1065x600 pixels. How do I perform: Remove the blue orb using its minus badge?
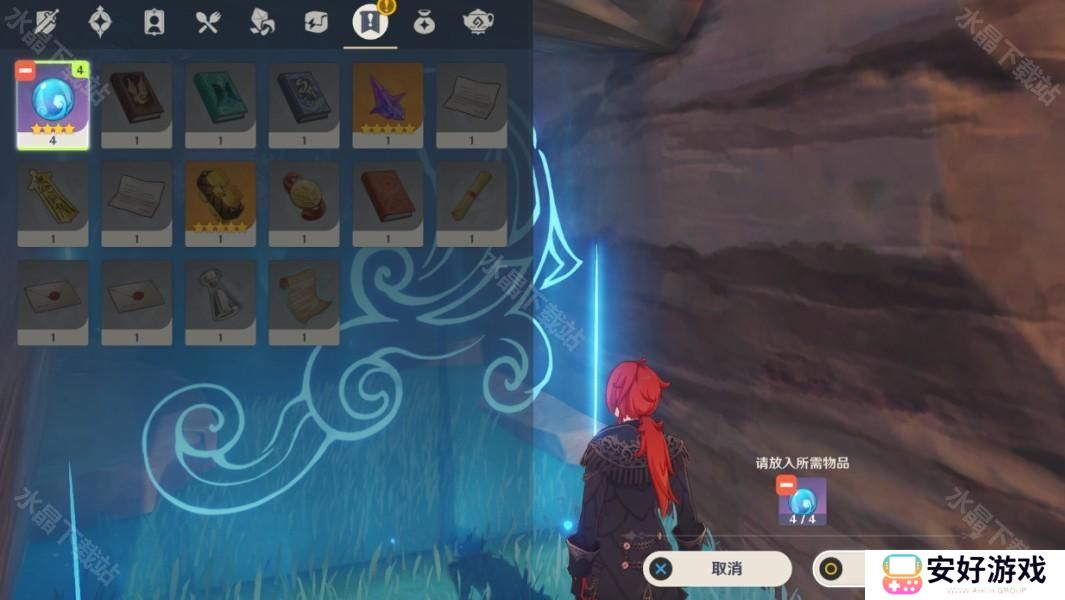pos(25,71)
